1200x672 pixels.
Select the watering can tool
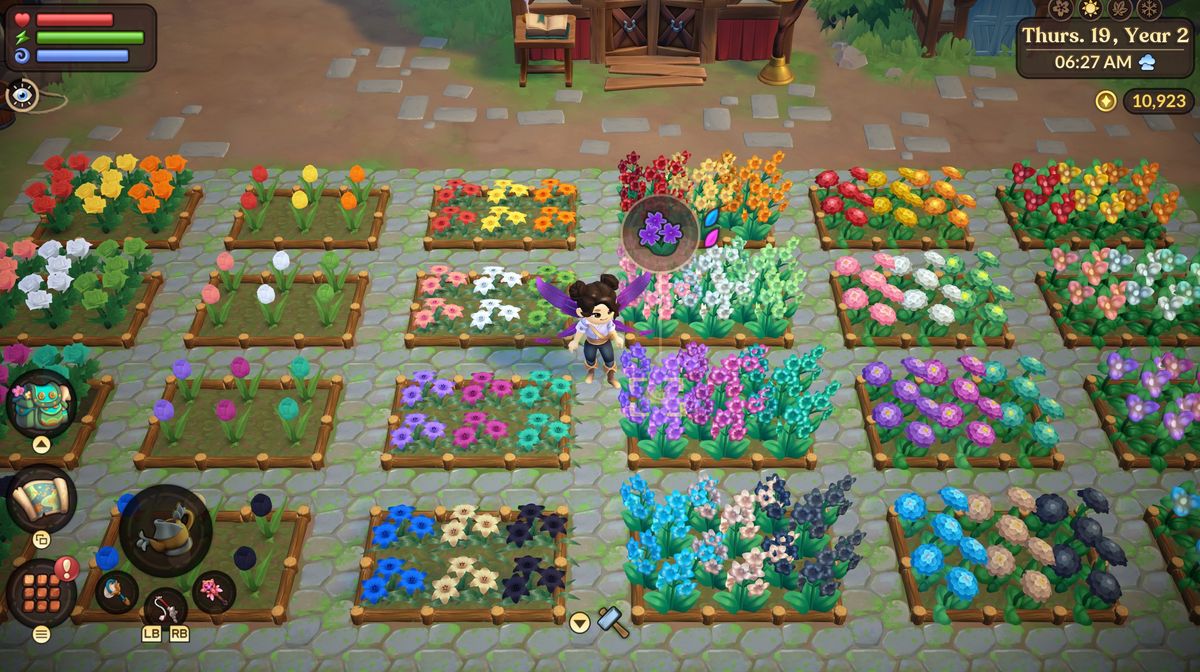[x=165, y=531]
